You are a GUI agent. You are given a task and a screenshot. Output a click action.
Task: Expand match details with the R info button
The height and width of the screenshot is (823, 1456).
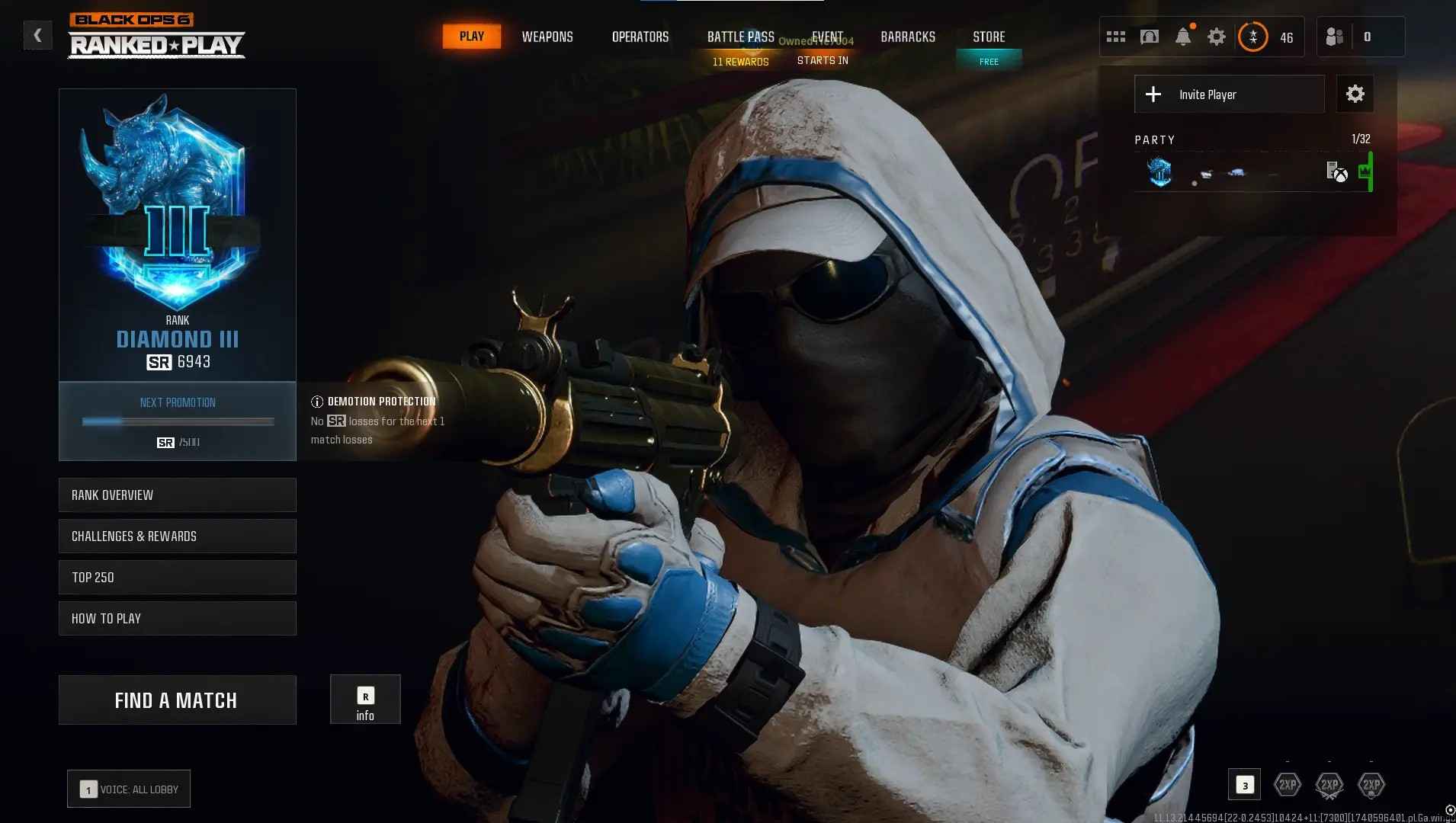(365, 699)
